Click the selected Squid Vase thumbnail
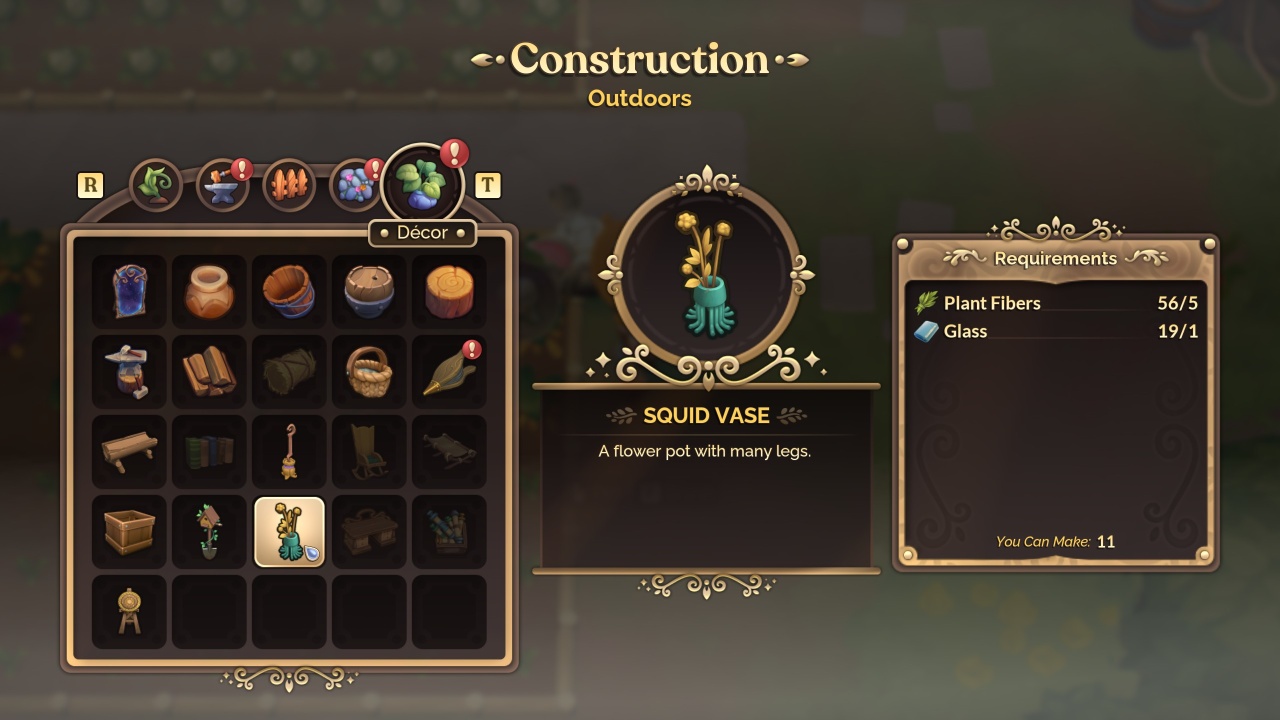1280x720 pixels. coord(288,530)
